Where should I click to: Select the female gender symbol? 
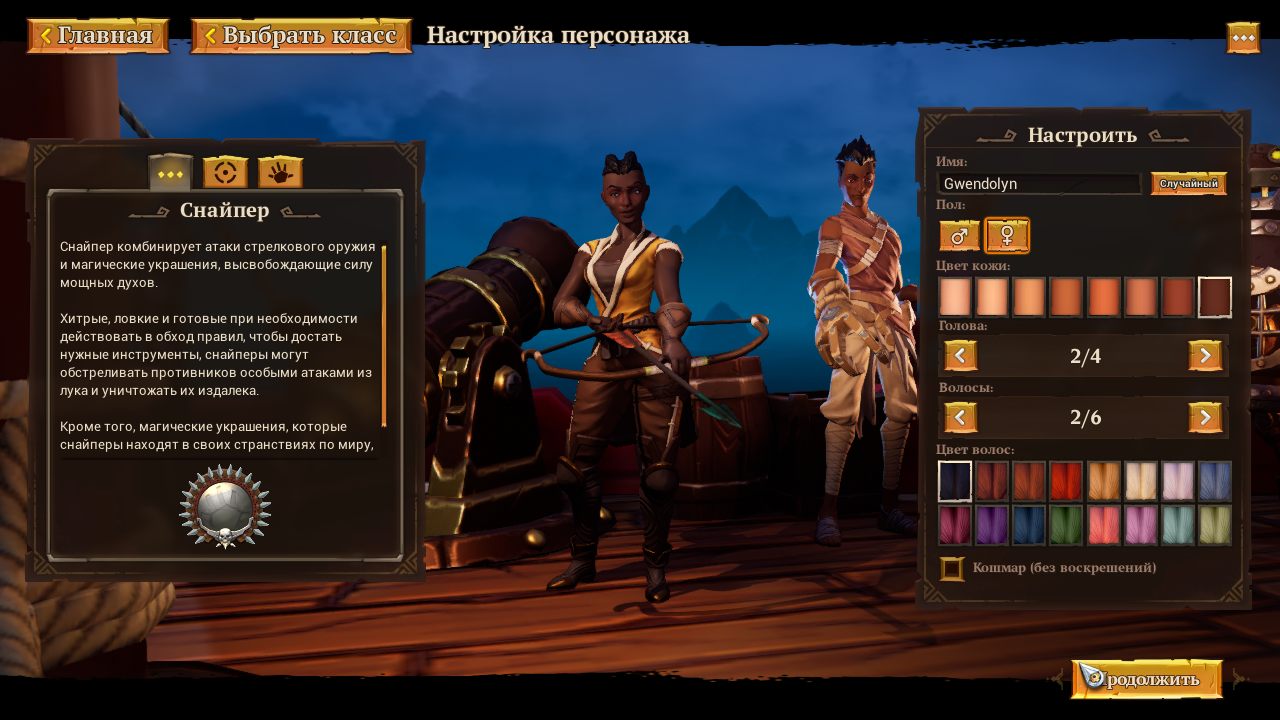pyautogui.click(x=1006, y=237)
